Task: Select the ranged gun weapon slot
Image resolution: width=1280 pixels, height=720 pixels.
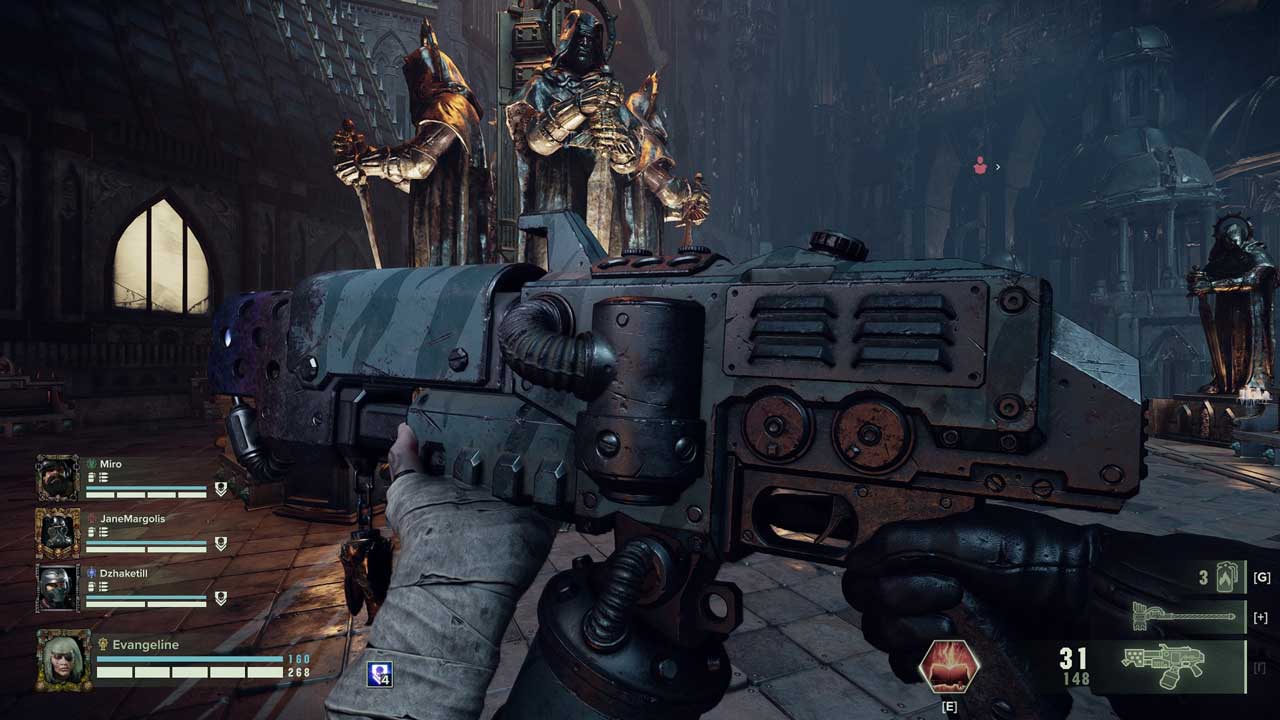Action: (1165, 666)
